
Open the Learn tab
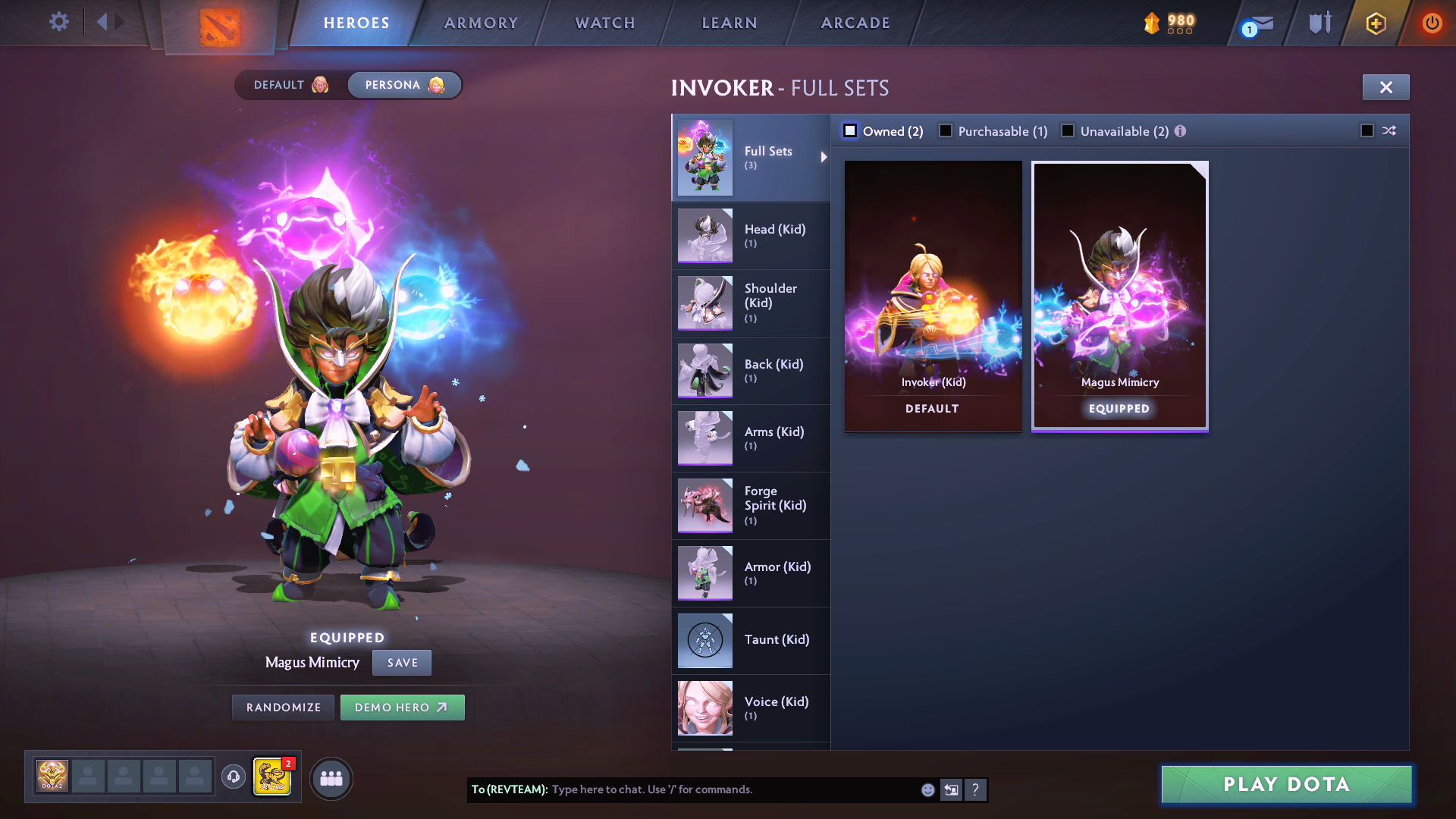pyautogui.click(x=728, y=23)
